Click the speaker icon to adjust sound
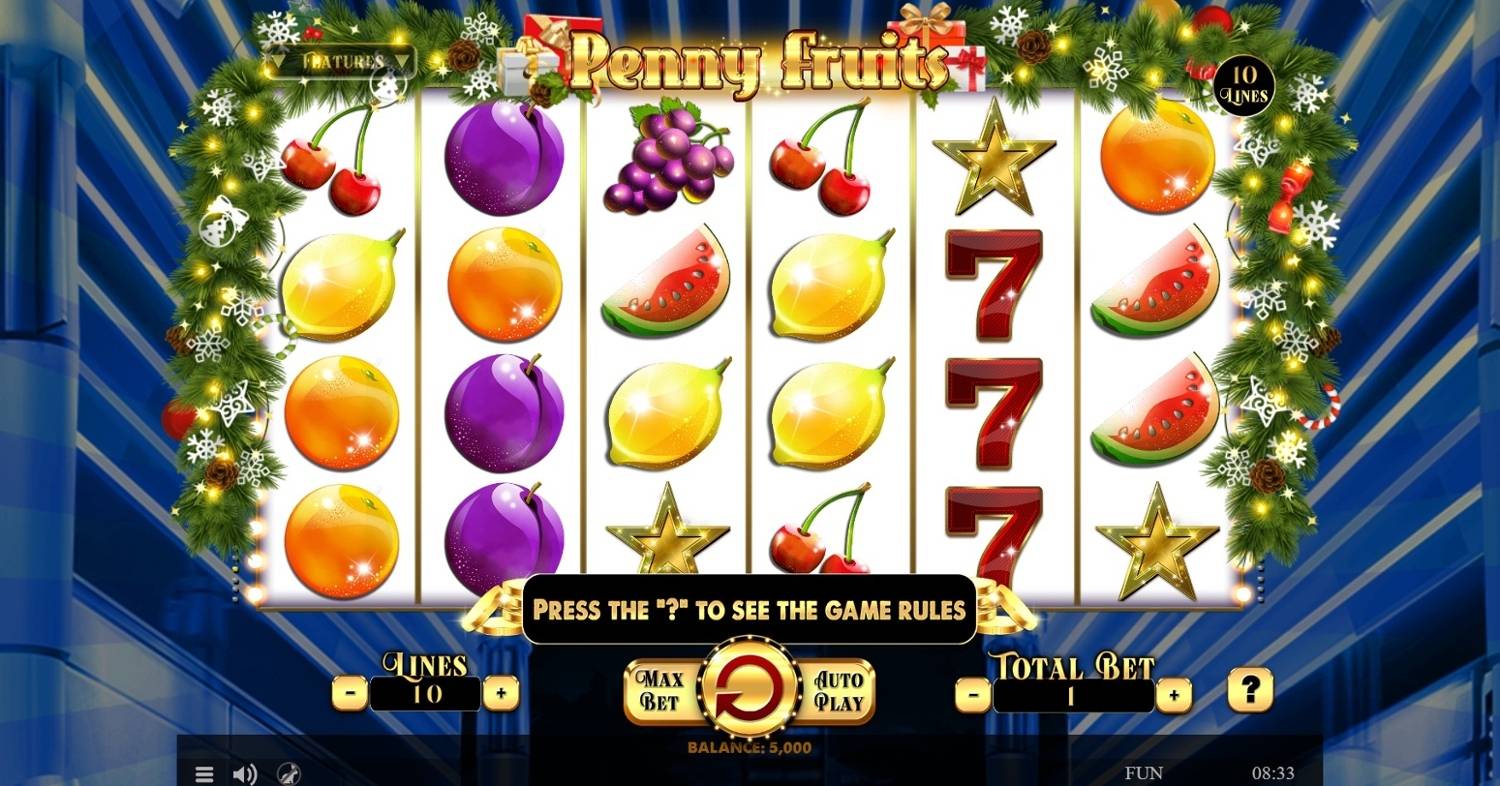 pyautogui.click(x=243, y=773)
